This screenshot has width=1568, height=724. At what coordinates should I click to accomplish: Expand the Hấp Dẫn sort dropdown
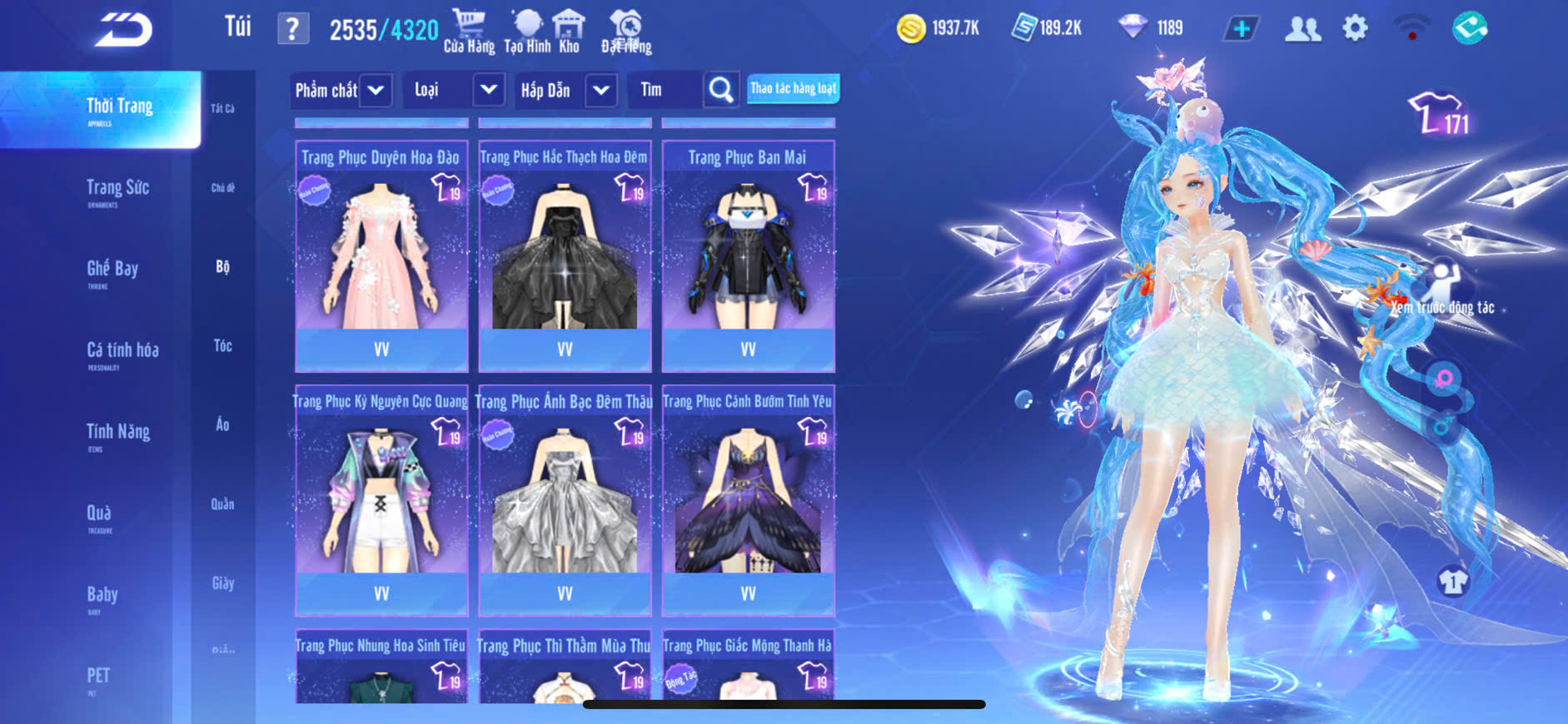(x=601, y=90)
